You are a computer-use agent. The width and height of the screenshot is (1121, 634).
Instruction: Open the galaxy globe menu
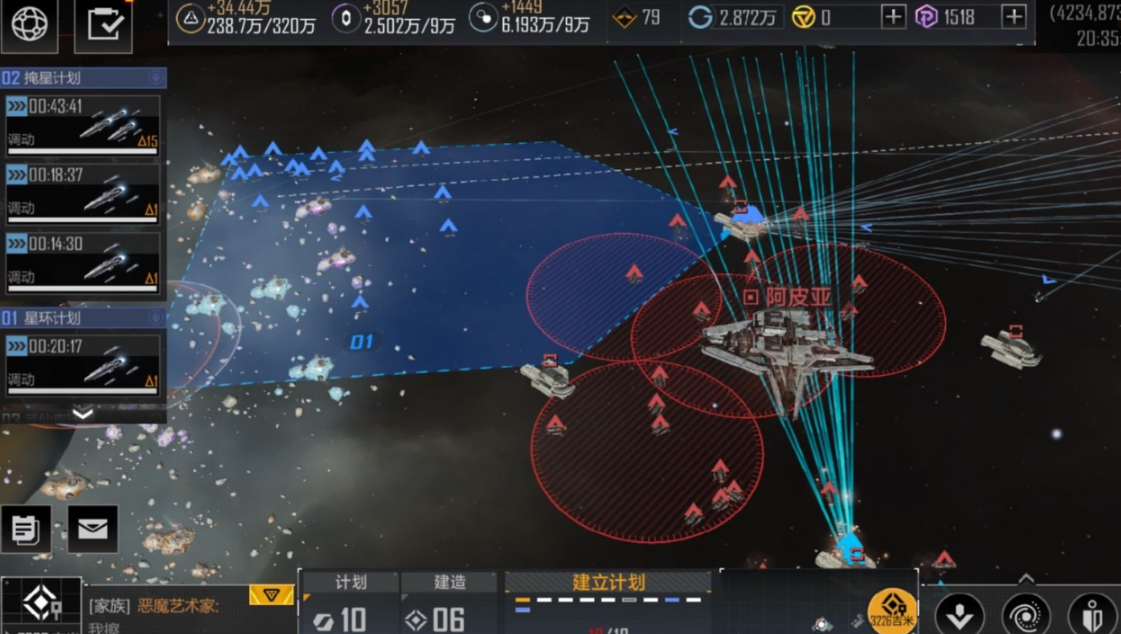click(x=30, y=24)
